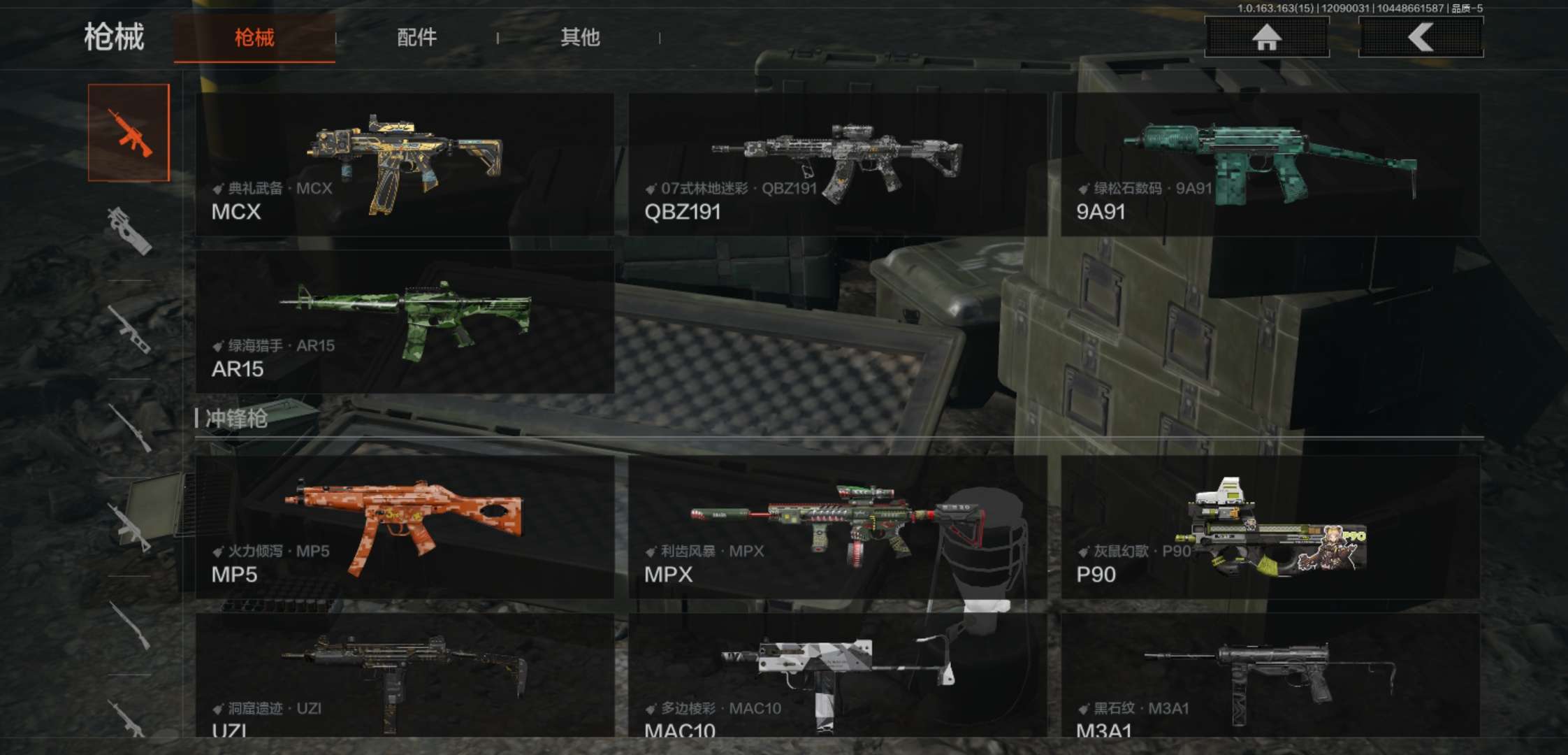Viewport: 1568px width, 755px height.
Task: Pick the MCX rifle tile
Action: 405,165
